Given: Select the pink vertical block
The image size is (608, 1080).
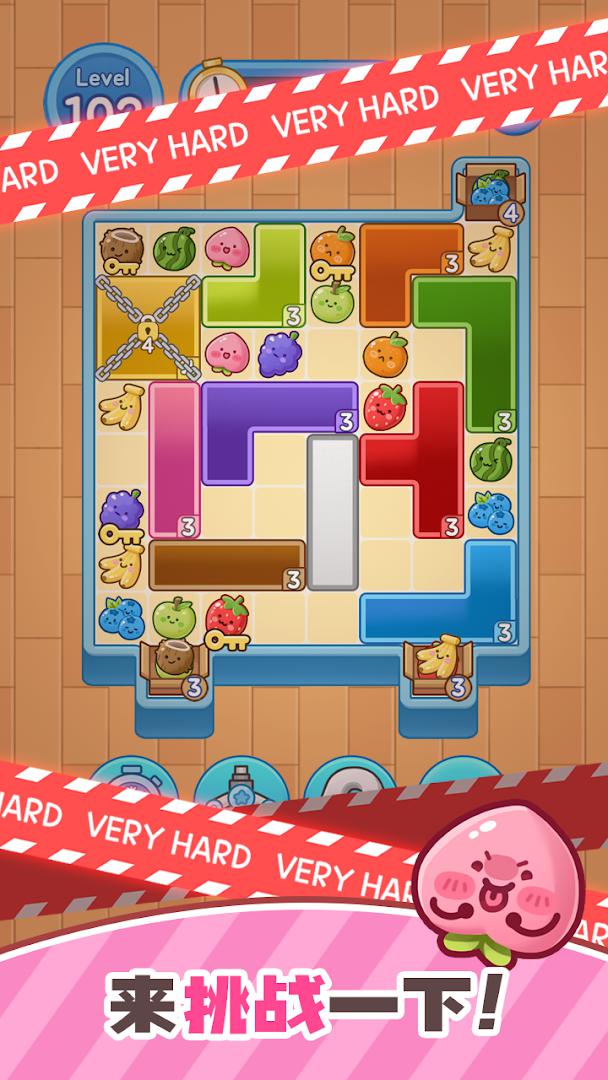Looking at the screenshot, I should tap(174, 455).
